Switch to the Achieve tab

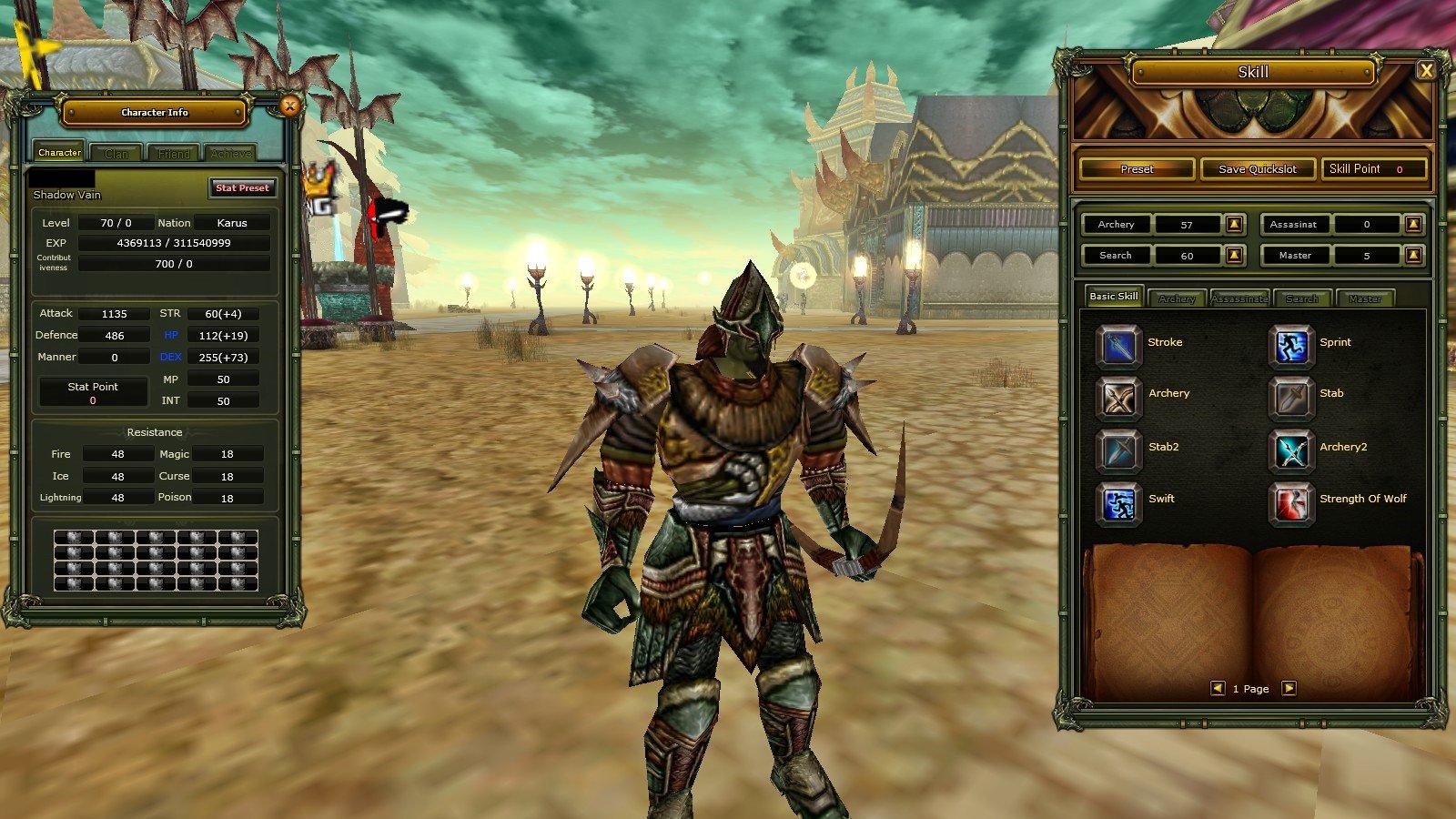[231, 153]
